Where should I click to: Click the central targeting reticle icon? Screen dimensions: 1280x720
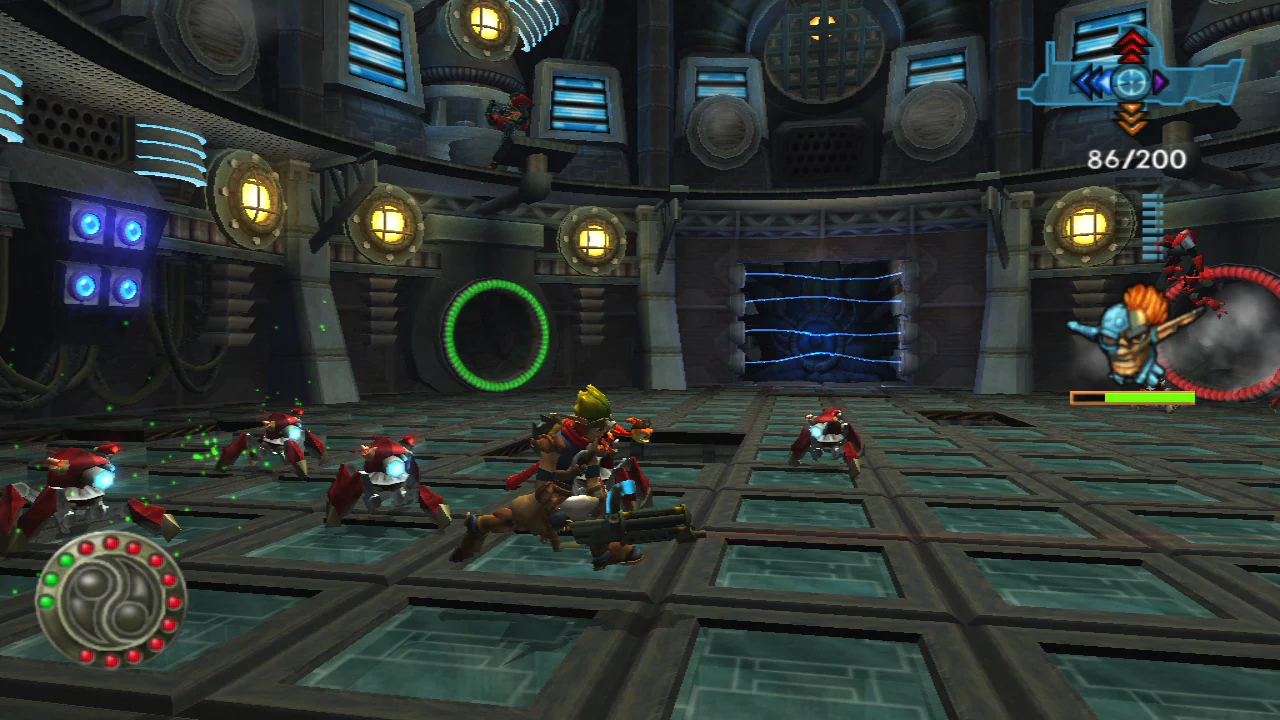point(1130,83)
